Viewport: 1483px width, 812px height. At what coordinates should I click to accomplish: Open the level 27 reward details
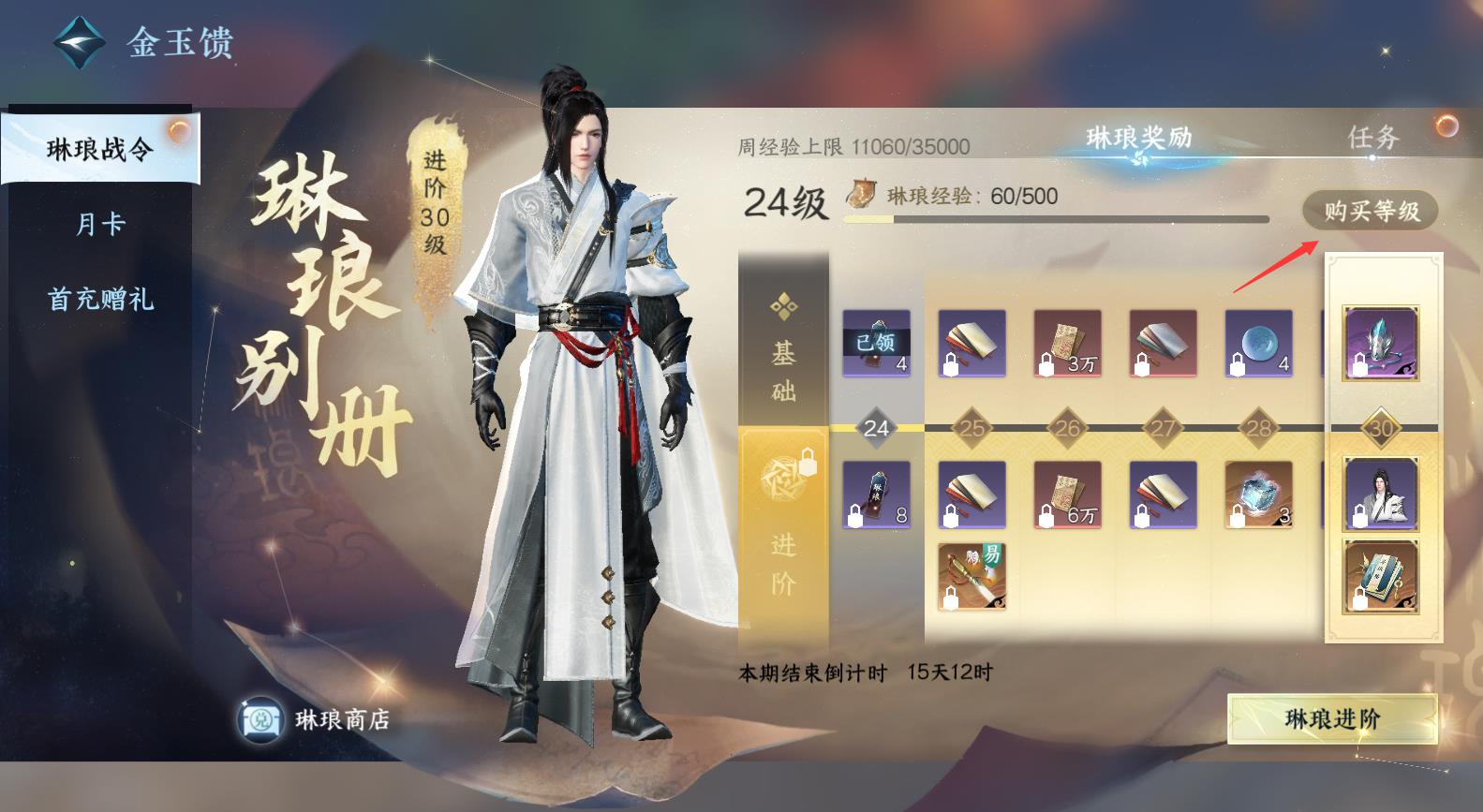point(1161,345)
